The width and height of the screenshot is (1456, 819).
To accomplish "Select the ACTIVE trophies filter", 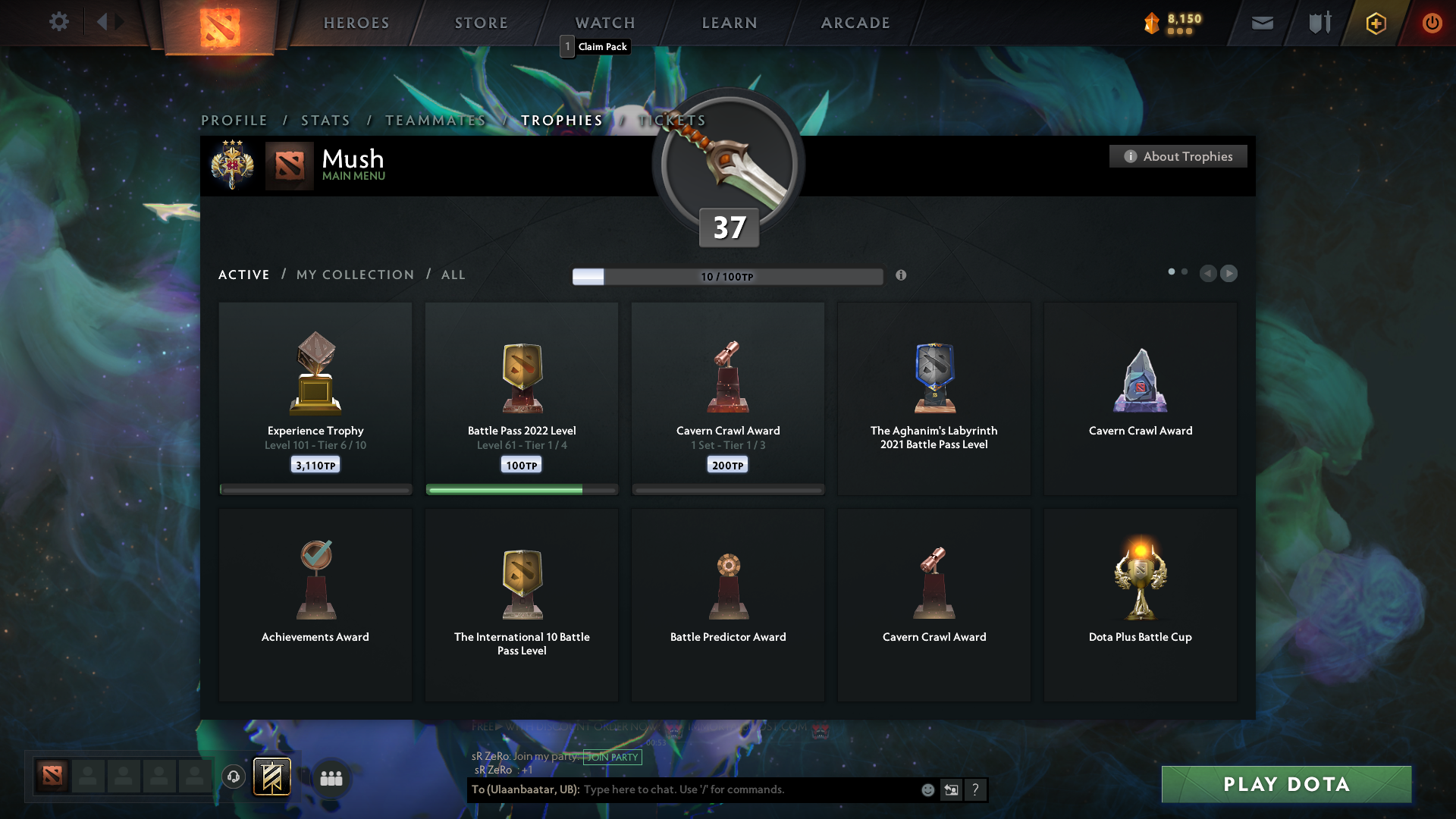I will pyautogui.click(x=243, y=275).
